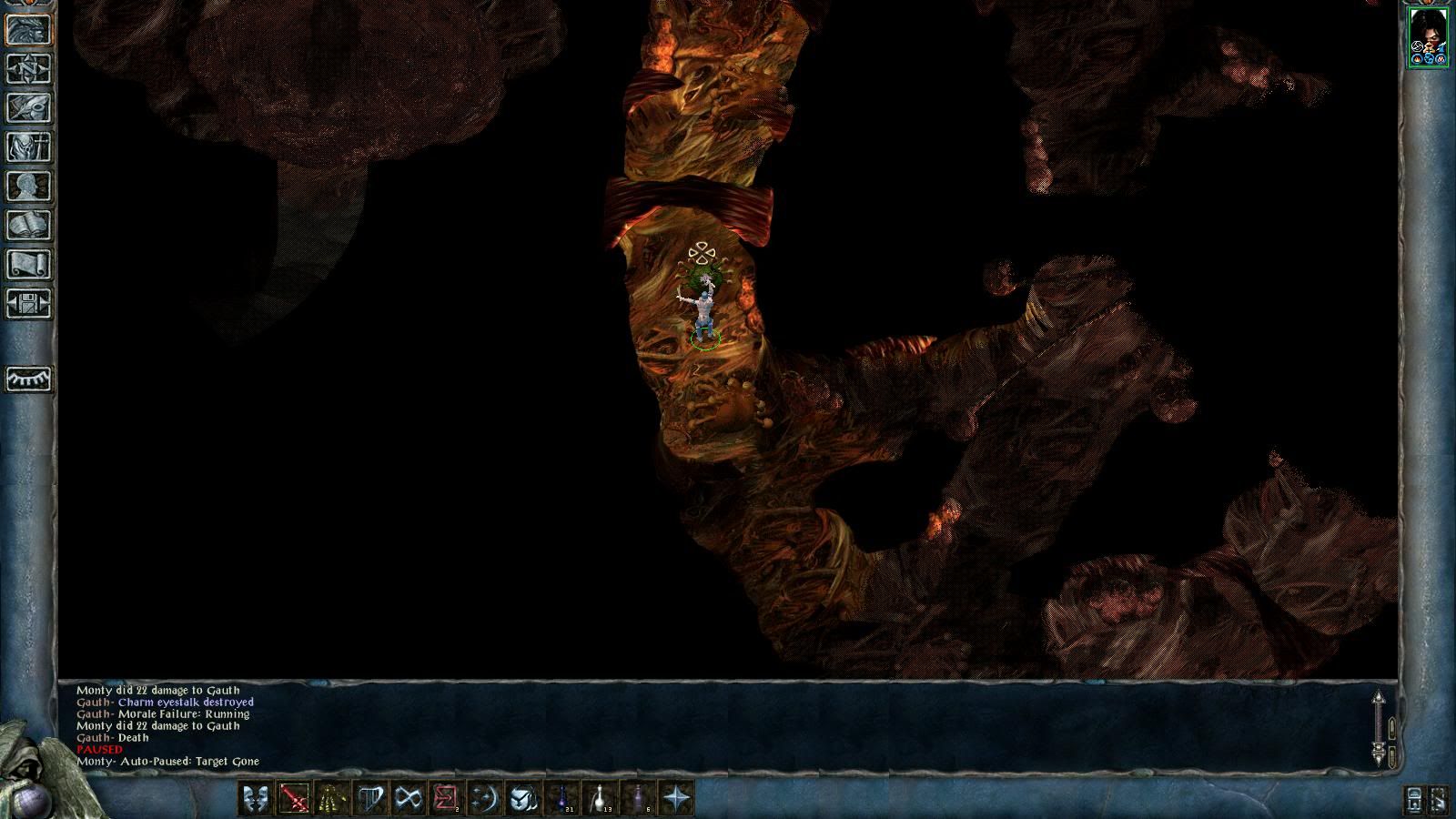This screenshot has height=819, width=1456.
Task: Select the yellow robed figure action slot
Action: [332, 799]
